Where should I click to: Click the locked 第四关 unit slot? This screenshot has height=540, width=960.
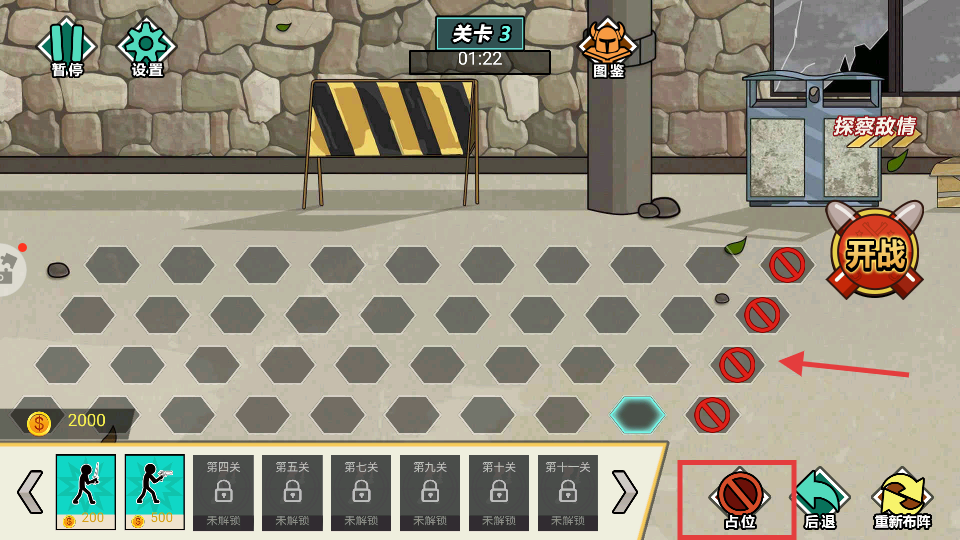coord(223,491)
